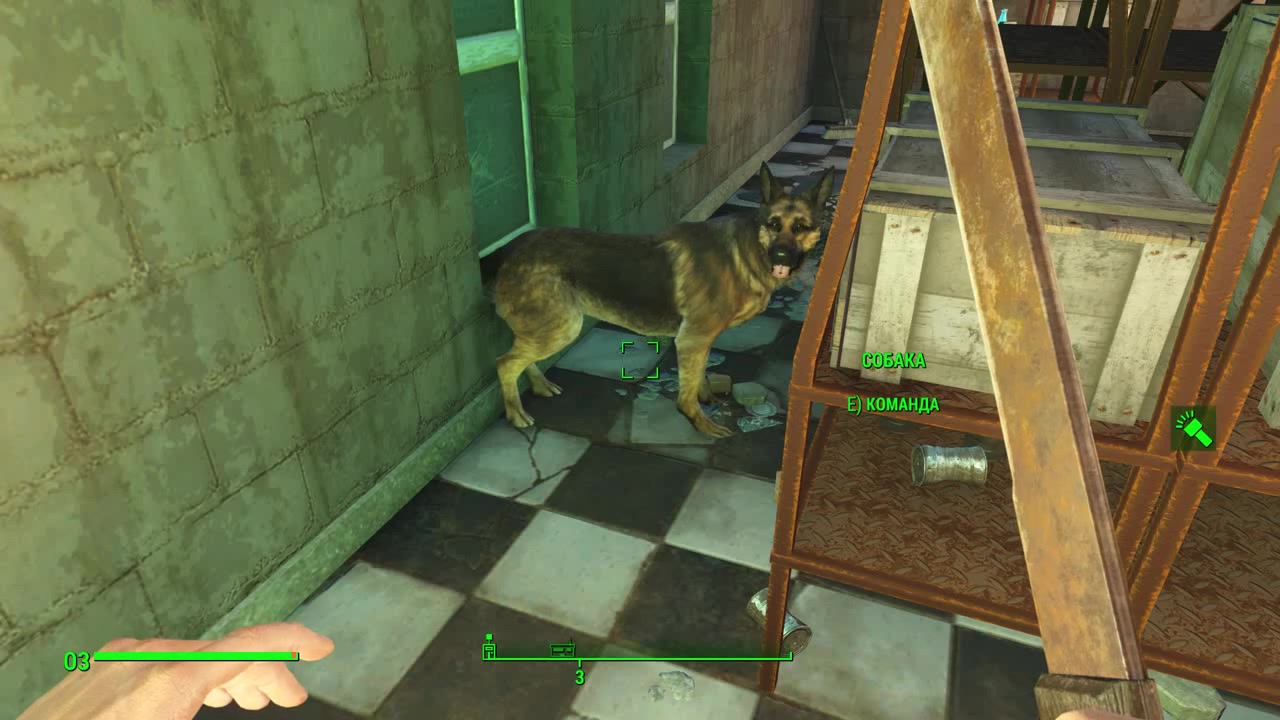Screen dimensions: 1280x720
Task: Click the workshop building icon on the compass
Action: pos(563,650)
